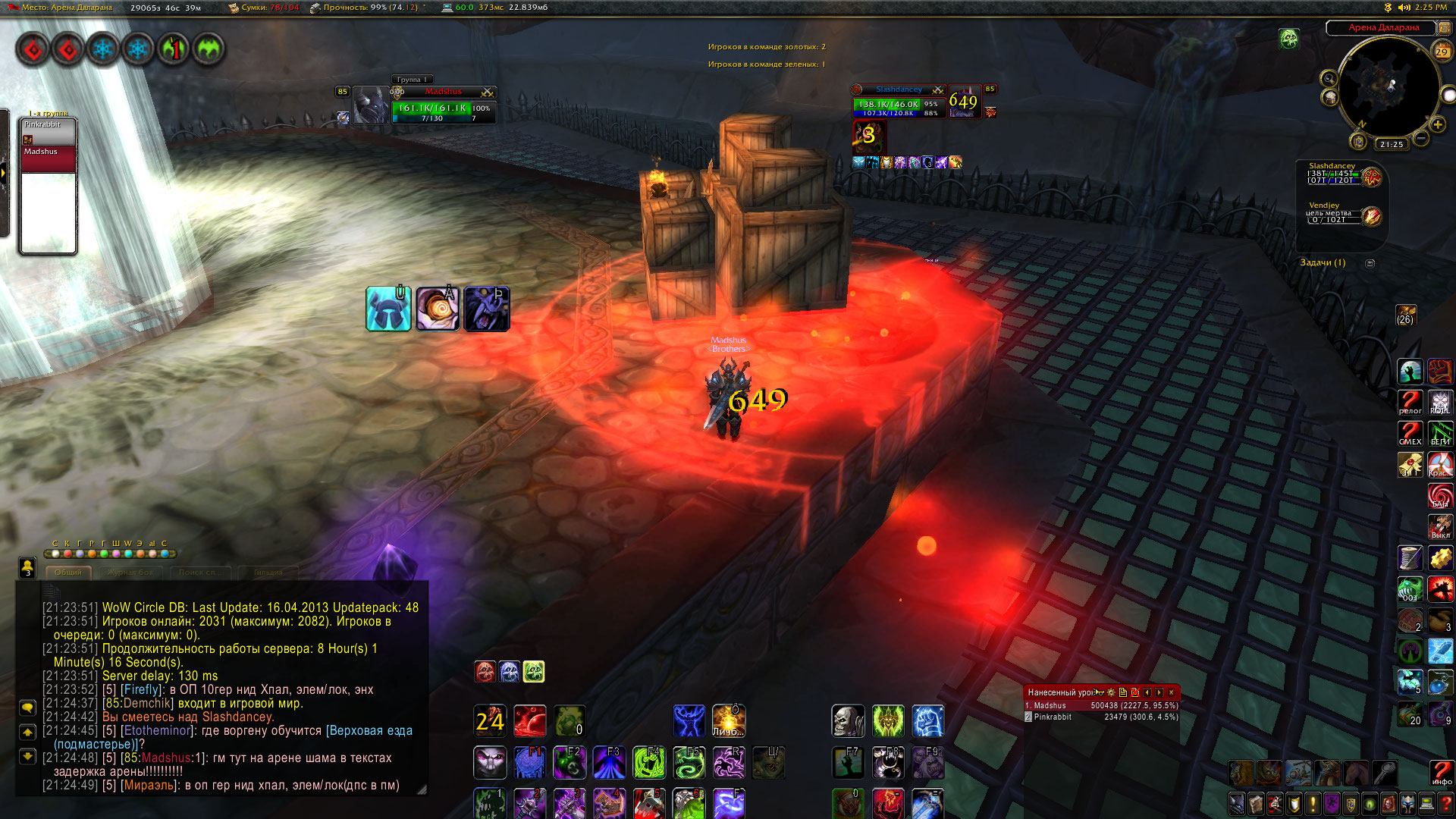
Task: Run the релог macro button
Action: click(1410, 402)
